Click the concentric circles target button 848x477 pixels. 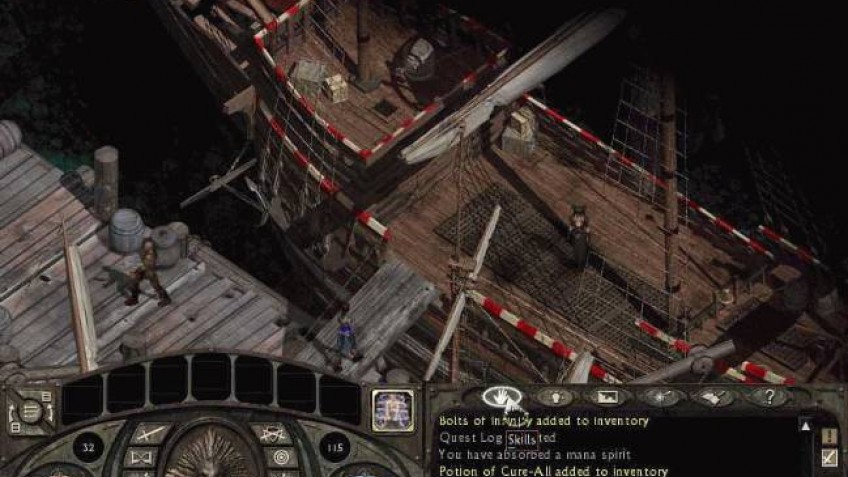280,458
